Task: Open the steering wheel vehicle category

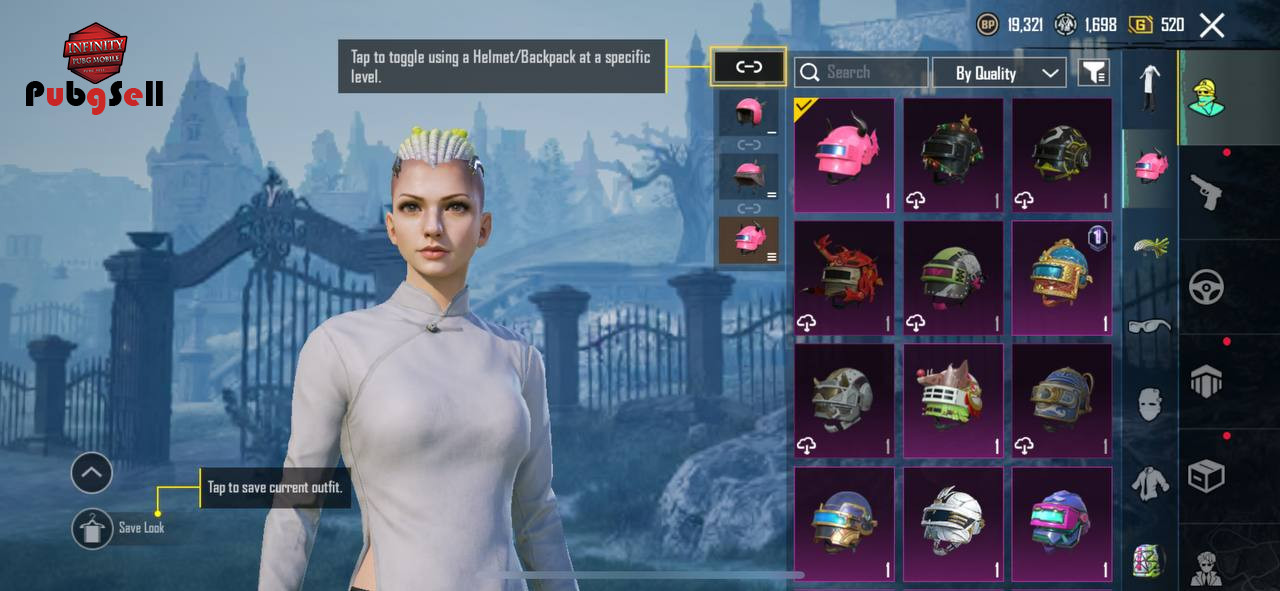Action: click(x=1207, y=288)
